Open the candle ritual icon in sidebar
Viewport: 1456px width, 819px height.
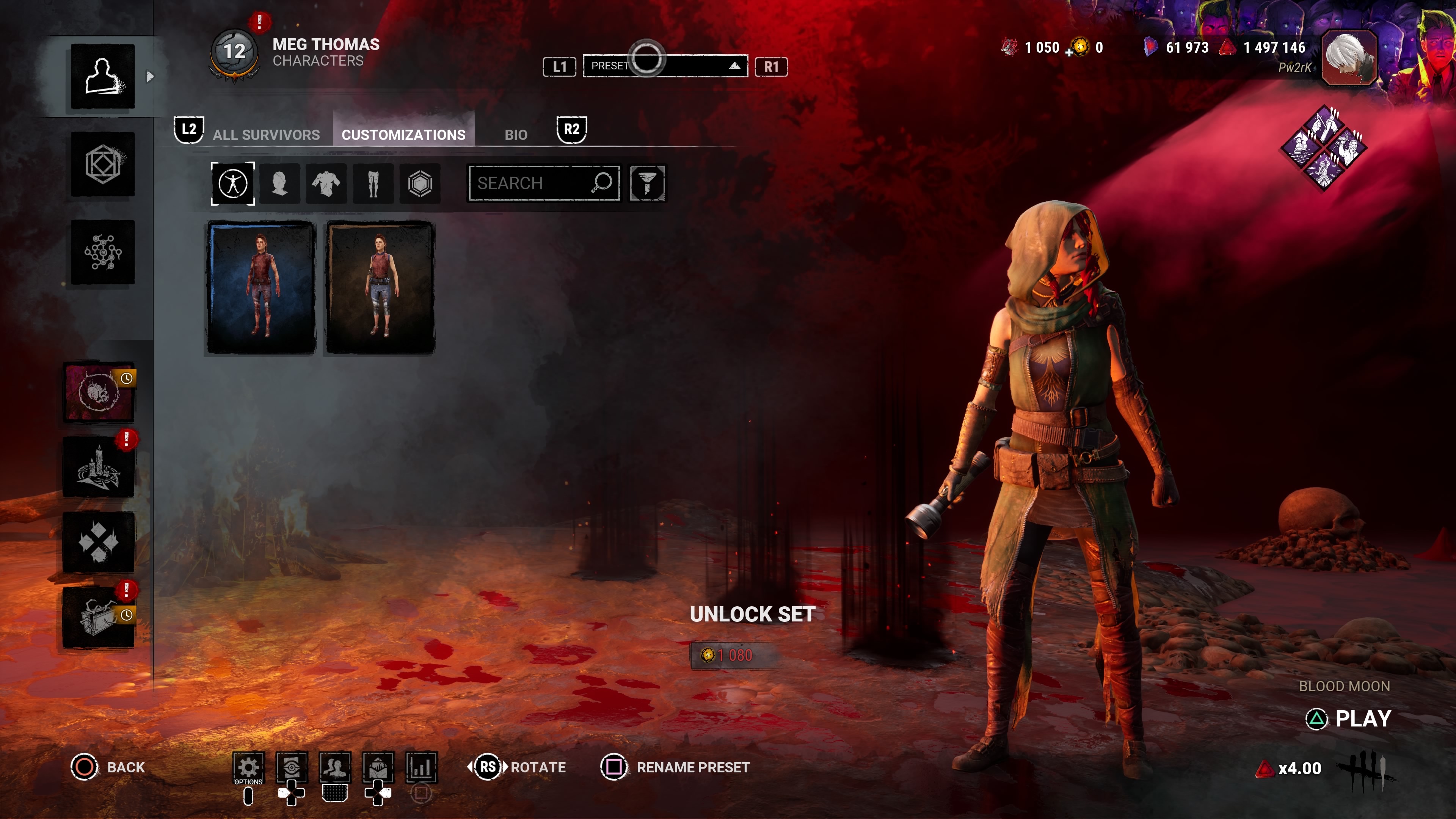point(99,468)
